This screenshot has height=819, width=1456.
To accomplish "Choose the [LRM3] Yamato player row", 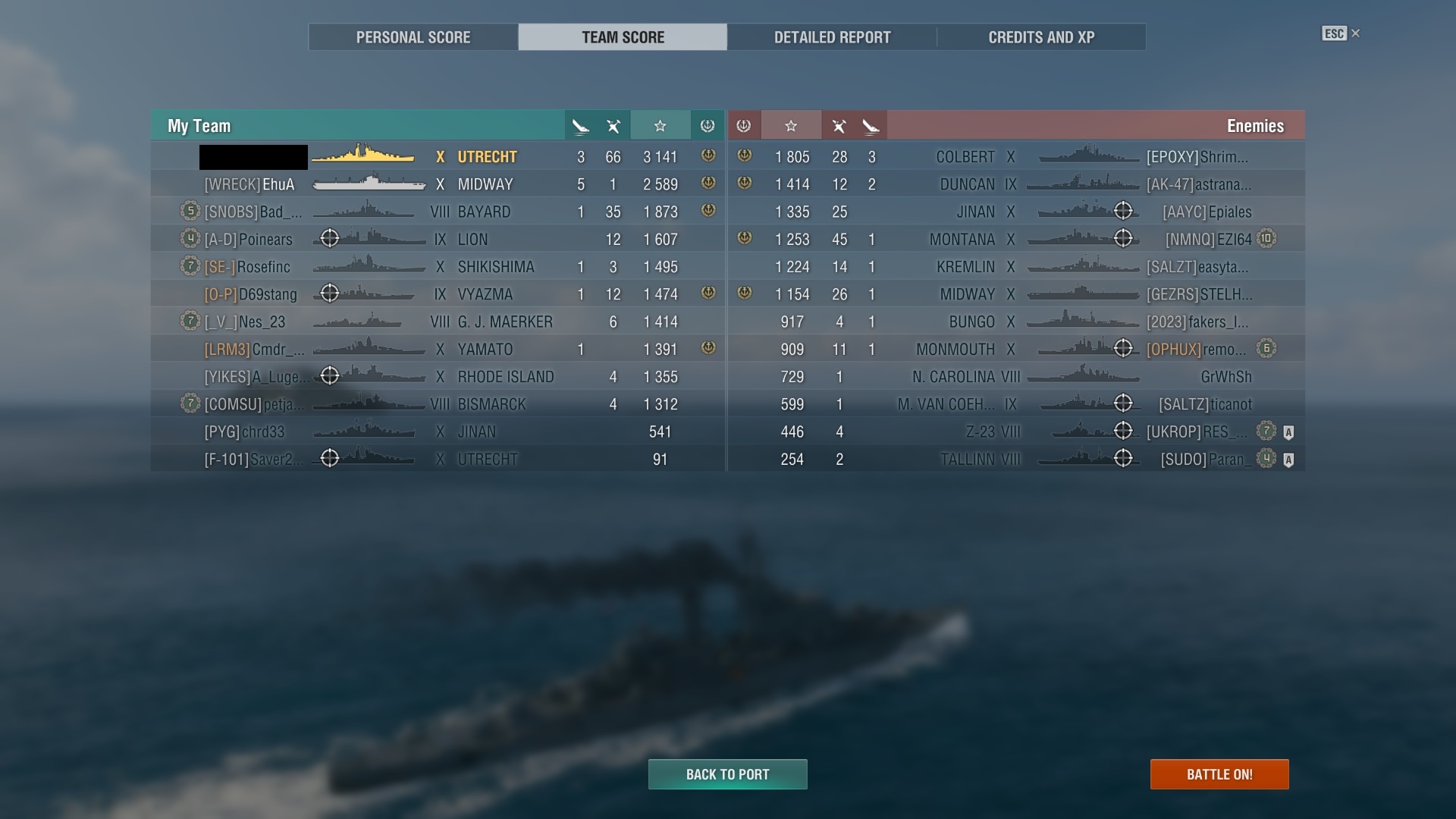I will coord(438,350).
